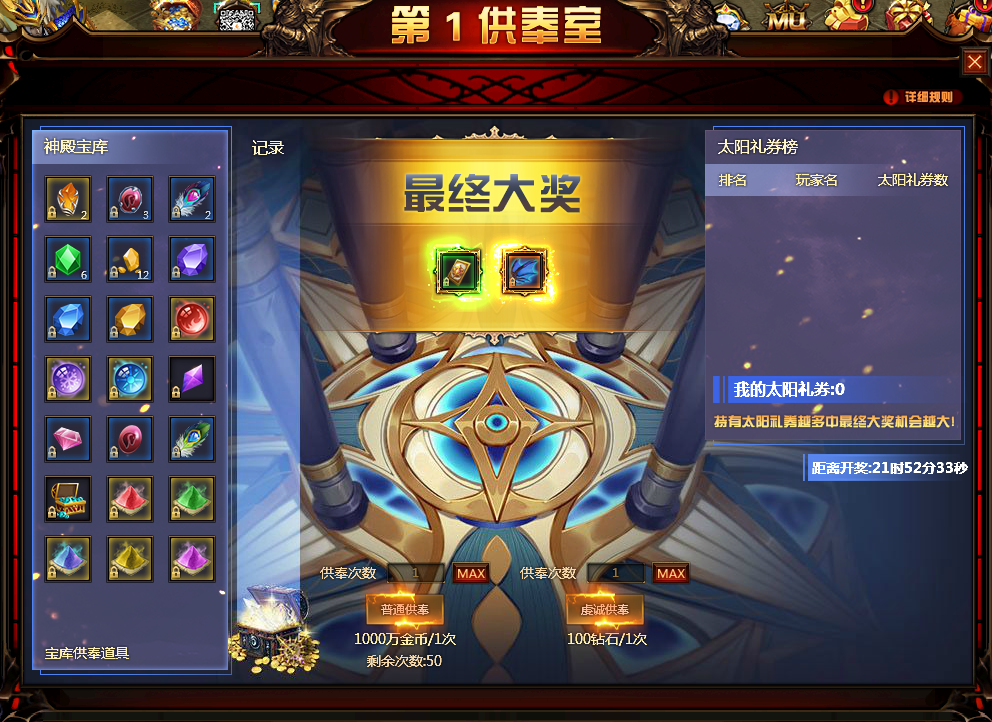The image size is (992, 722).
Task: Inspect the blue wings grand prize
Action: [x=523, y=270]
